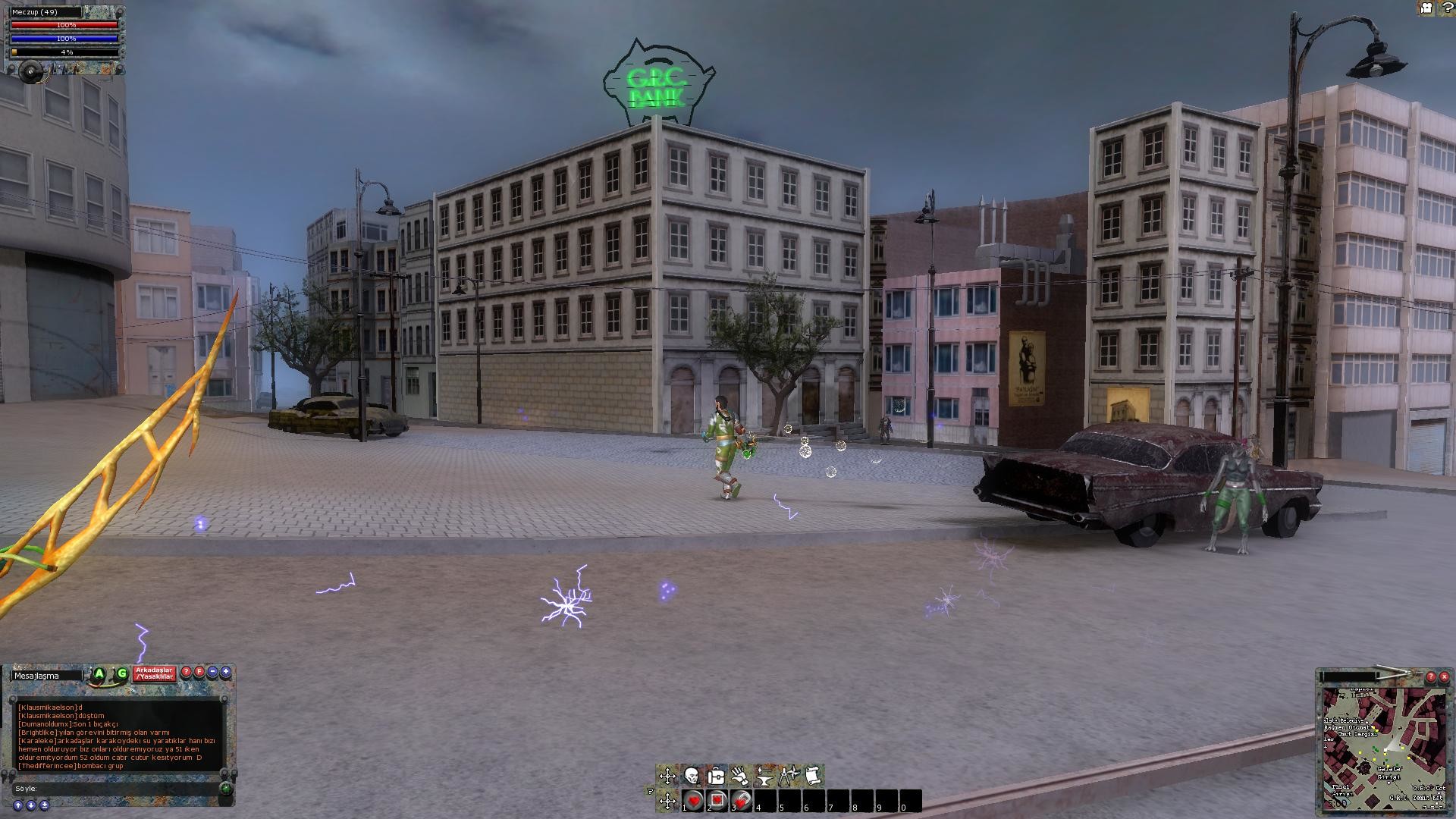Open the glove hand menu
Image resolution: width=1456 pixels, height=819 pixels.
click(740, 775)
